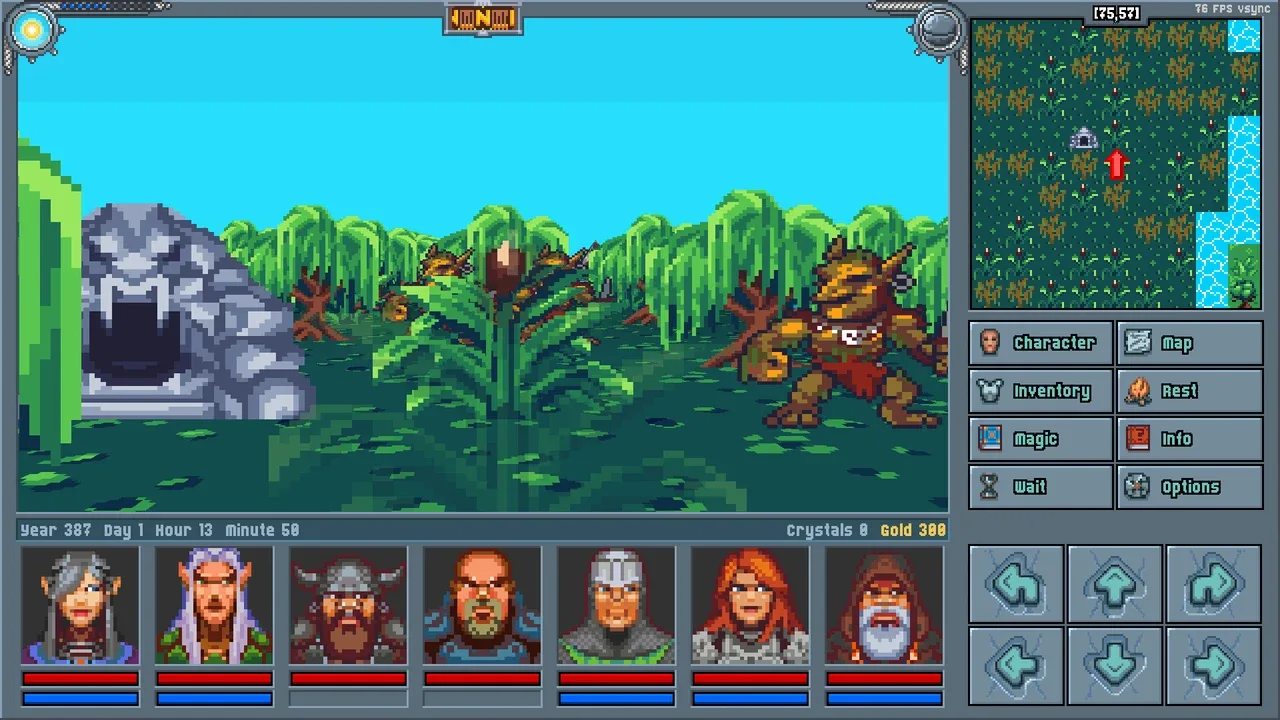
Task: Select the purple-haired elf portrait
Action: (x=214, y=606)
